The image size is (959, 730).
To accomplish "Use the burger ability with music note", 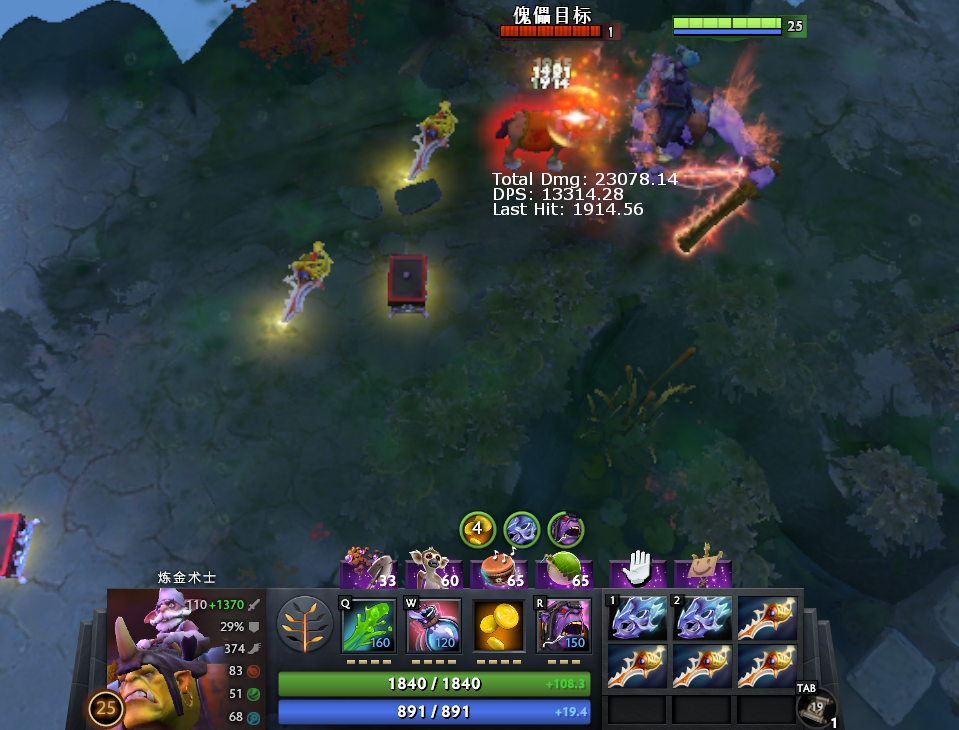I will point(500,571).
